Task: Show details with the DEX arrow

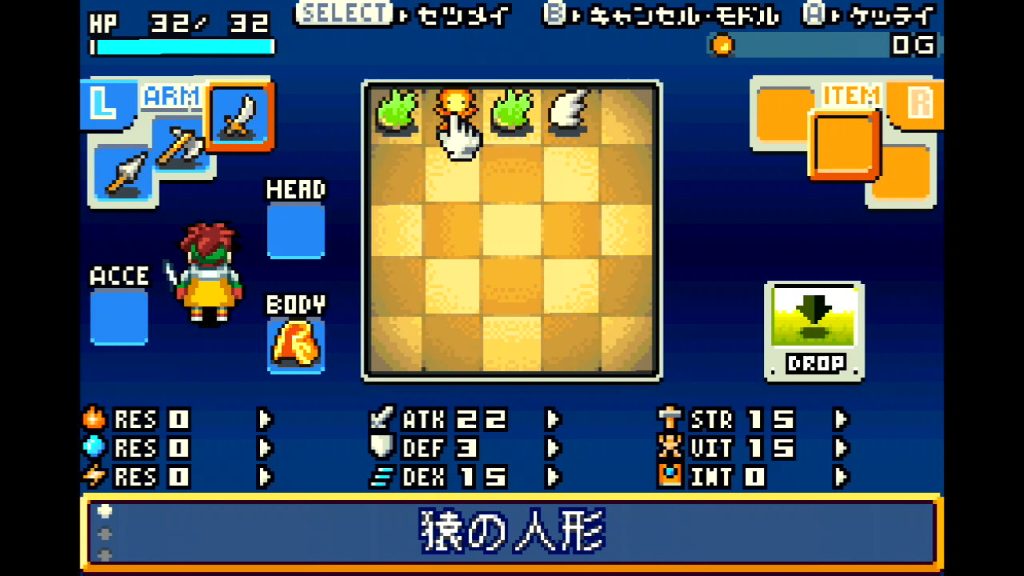Action: click(552, 477)
